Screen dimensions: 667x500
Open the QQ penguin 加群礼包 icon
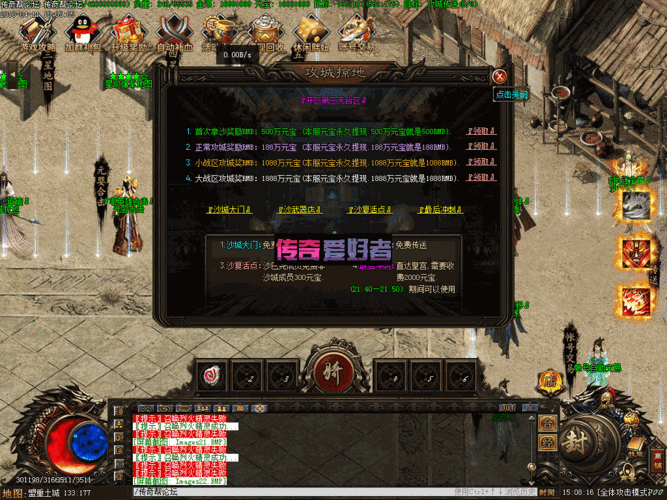click(x=82, y=32)
